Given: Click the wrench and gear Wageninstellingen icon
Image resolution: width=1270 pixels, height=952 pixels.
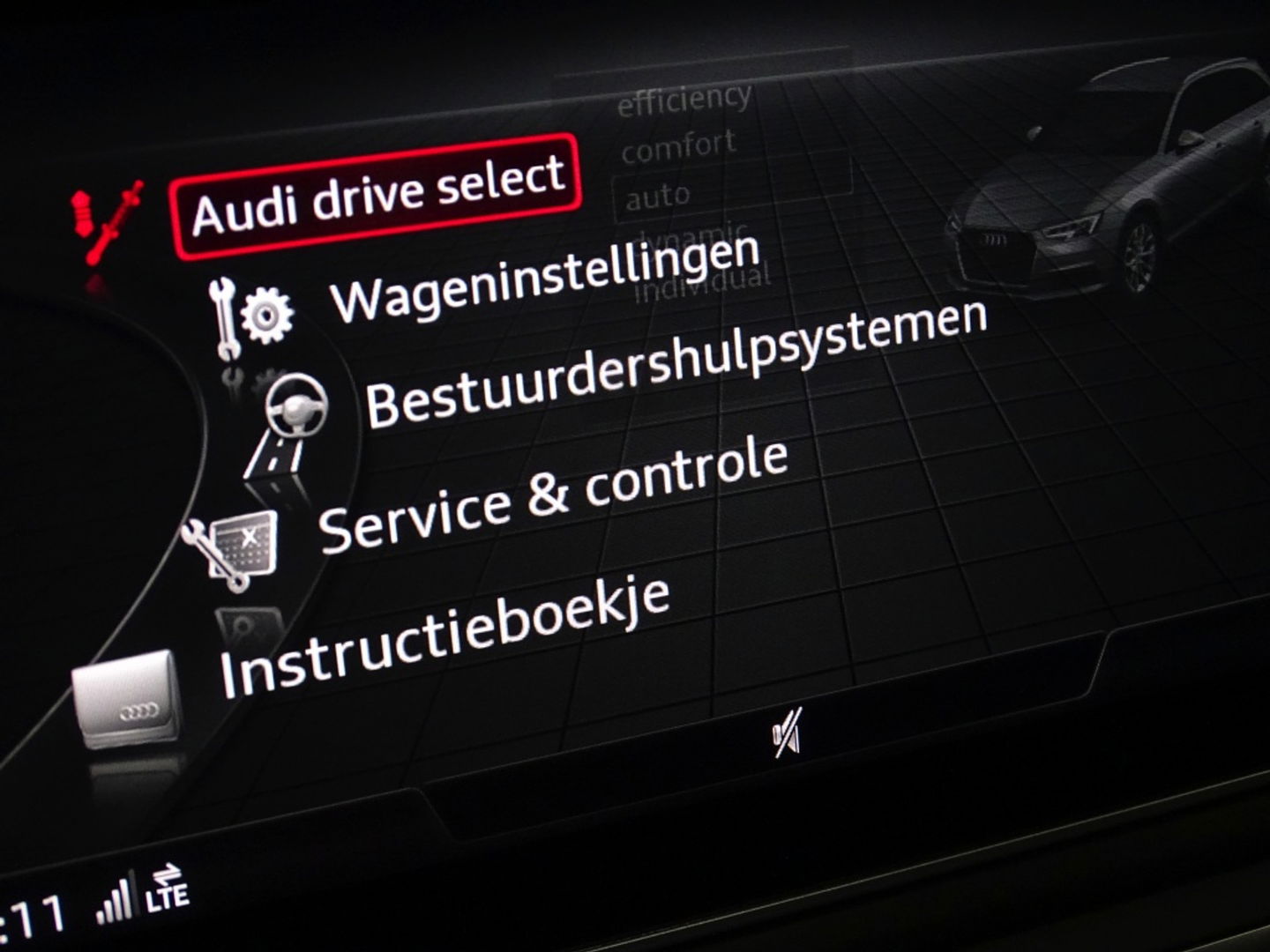Looking at the screenshot, I should (251, 317).
